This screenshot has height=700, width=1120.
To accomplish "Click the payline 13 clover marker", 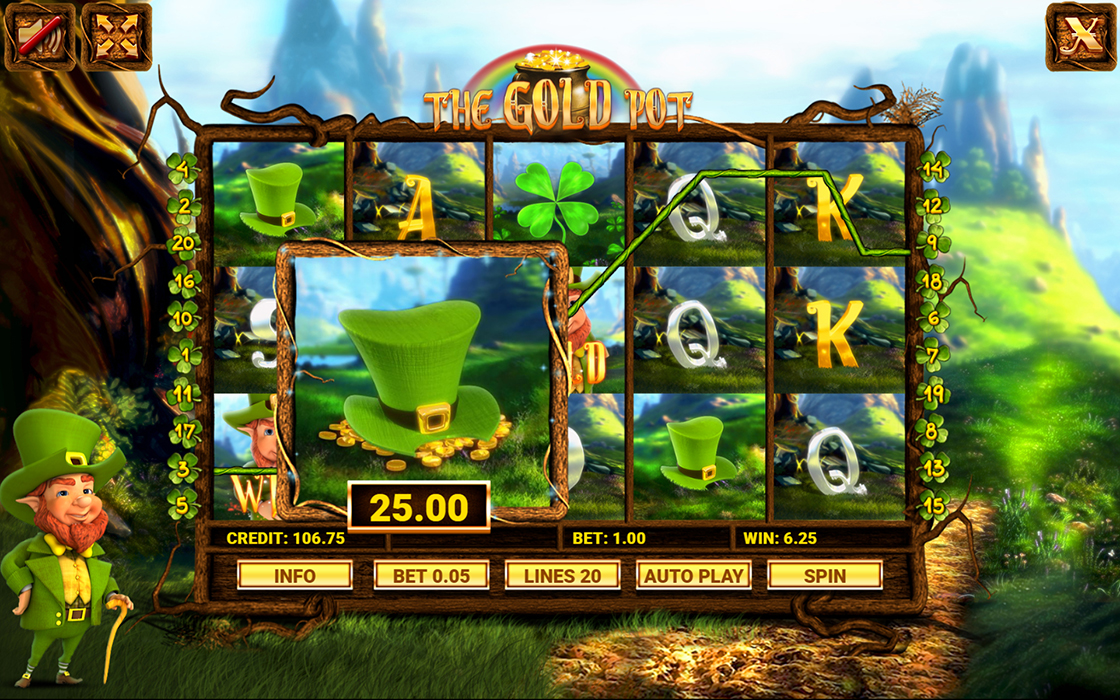I will [x=933, y=468].
